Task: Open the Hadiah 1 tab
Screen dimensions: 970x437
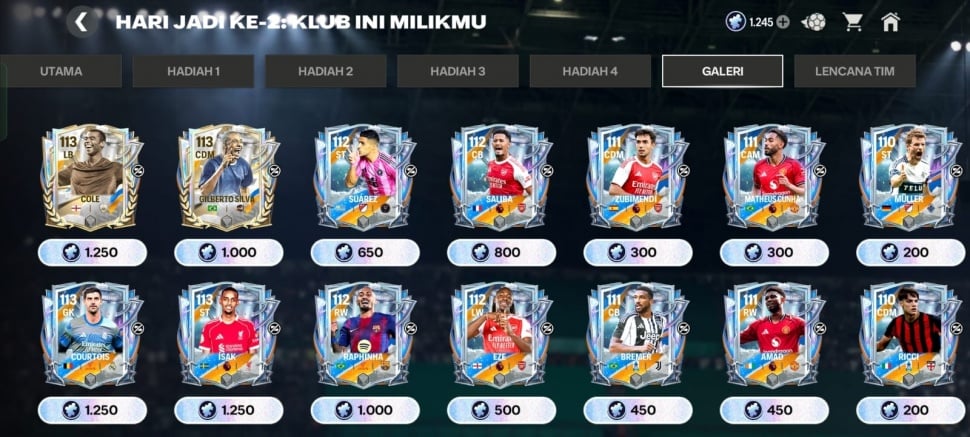Action: (193, 71)
